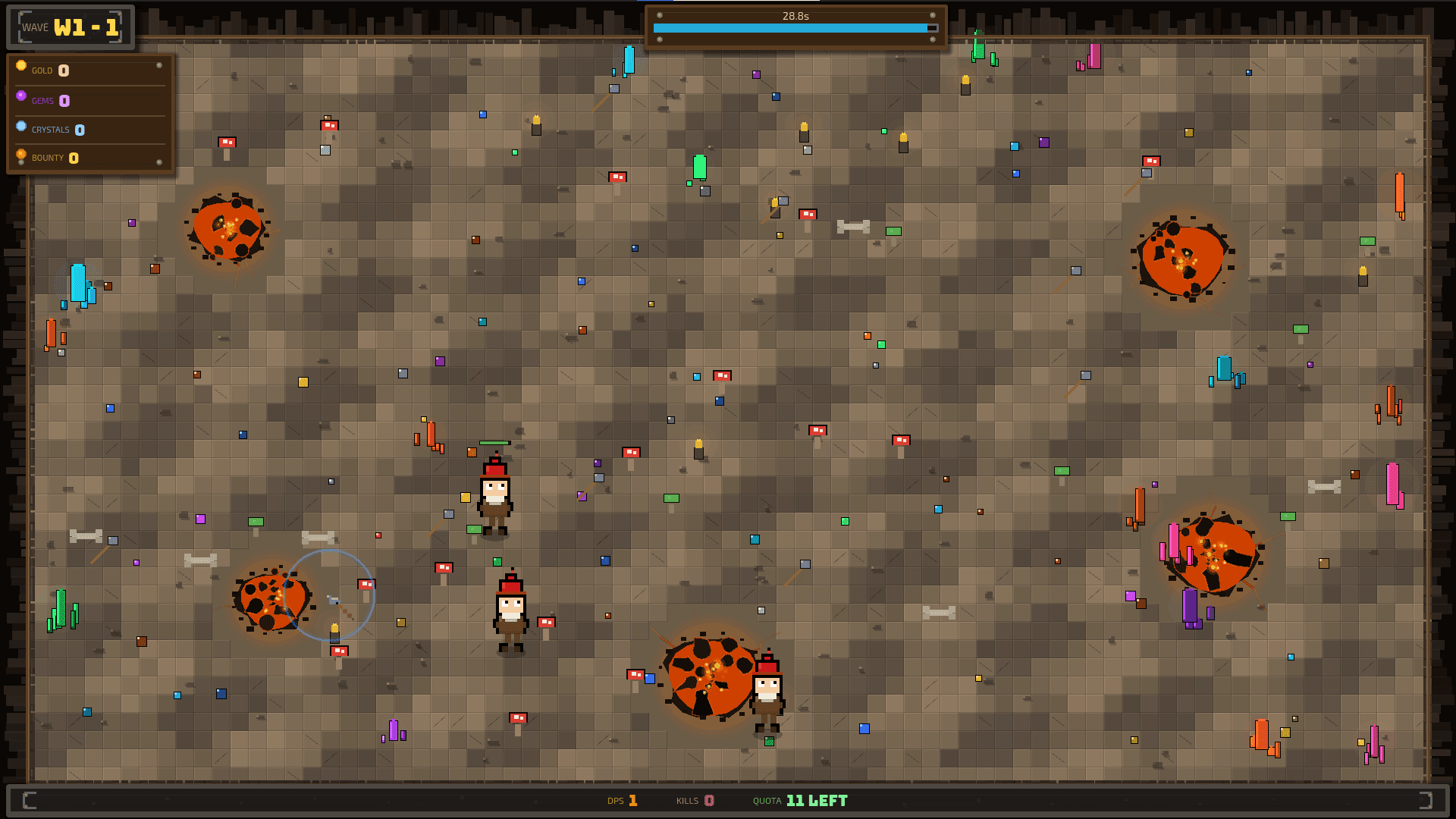1456x819 pixels.
Task: Click the 11 LEFT quota text
Action: pos(816,800)
